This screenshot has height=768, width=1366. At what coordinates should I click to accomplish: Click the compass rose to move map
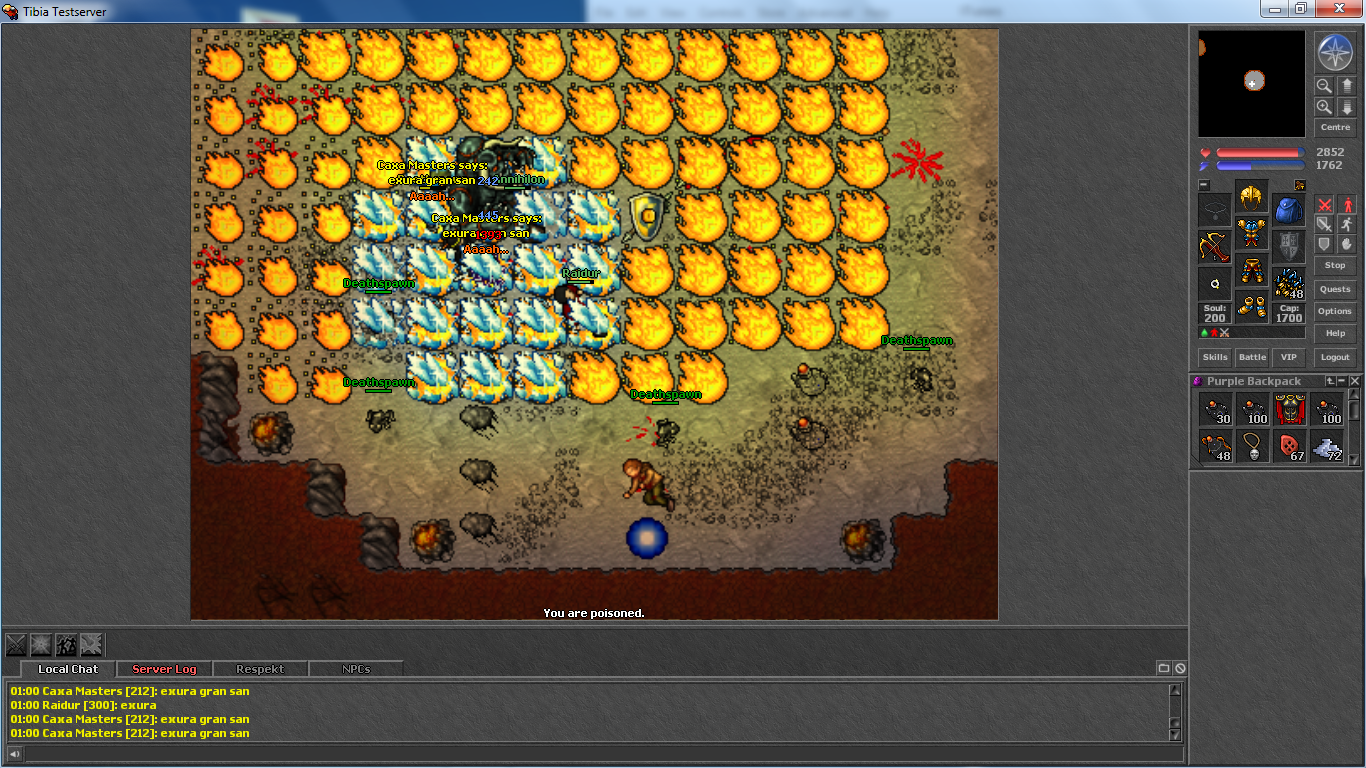(1334, 52)
